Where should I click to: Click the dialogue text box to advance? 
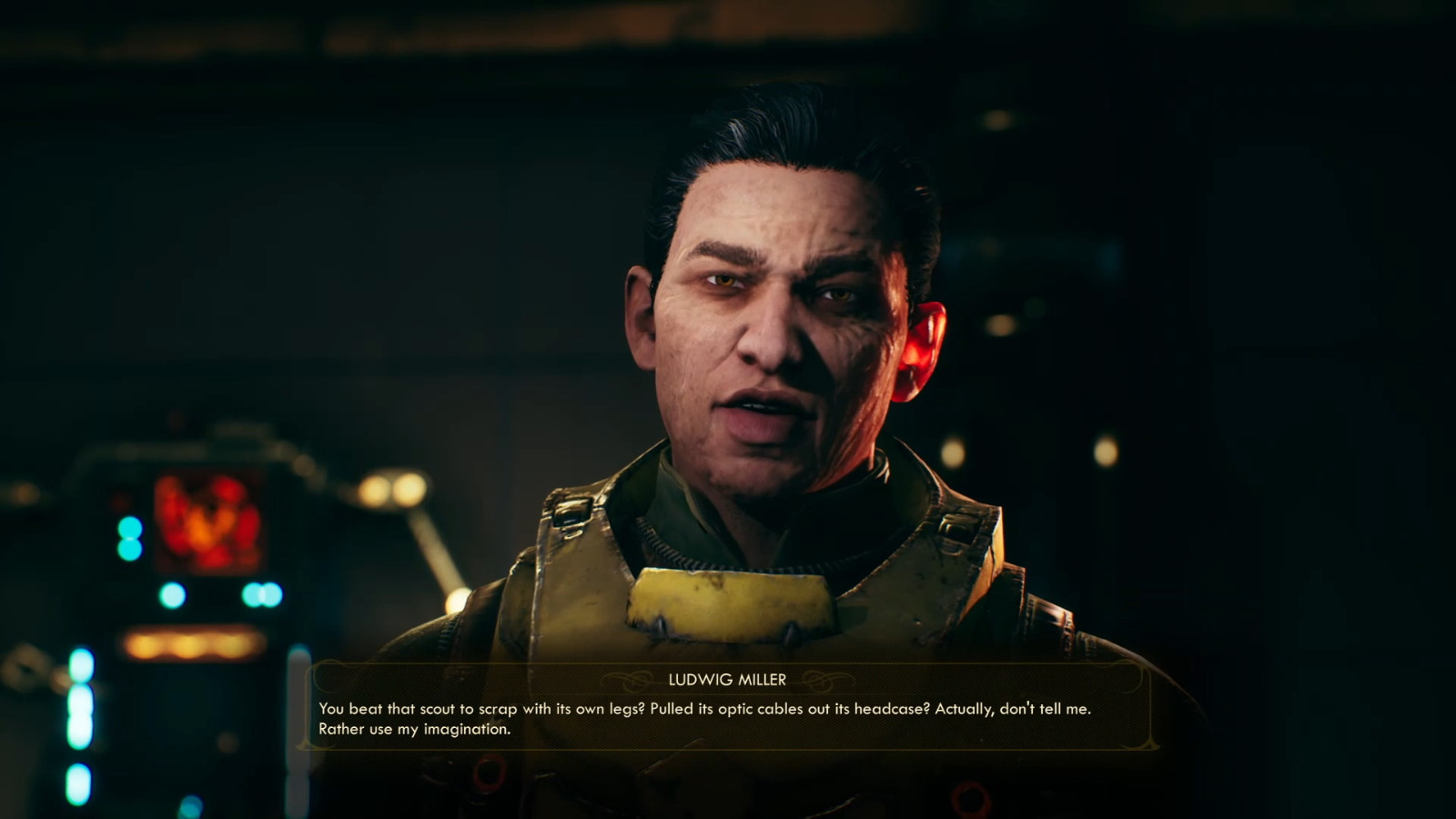[x=728, y=719]
